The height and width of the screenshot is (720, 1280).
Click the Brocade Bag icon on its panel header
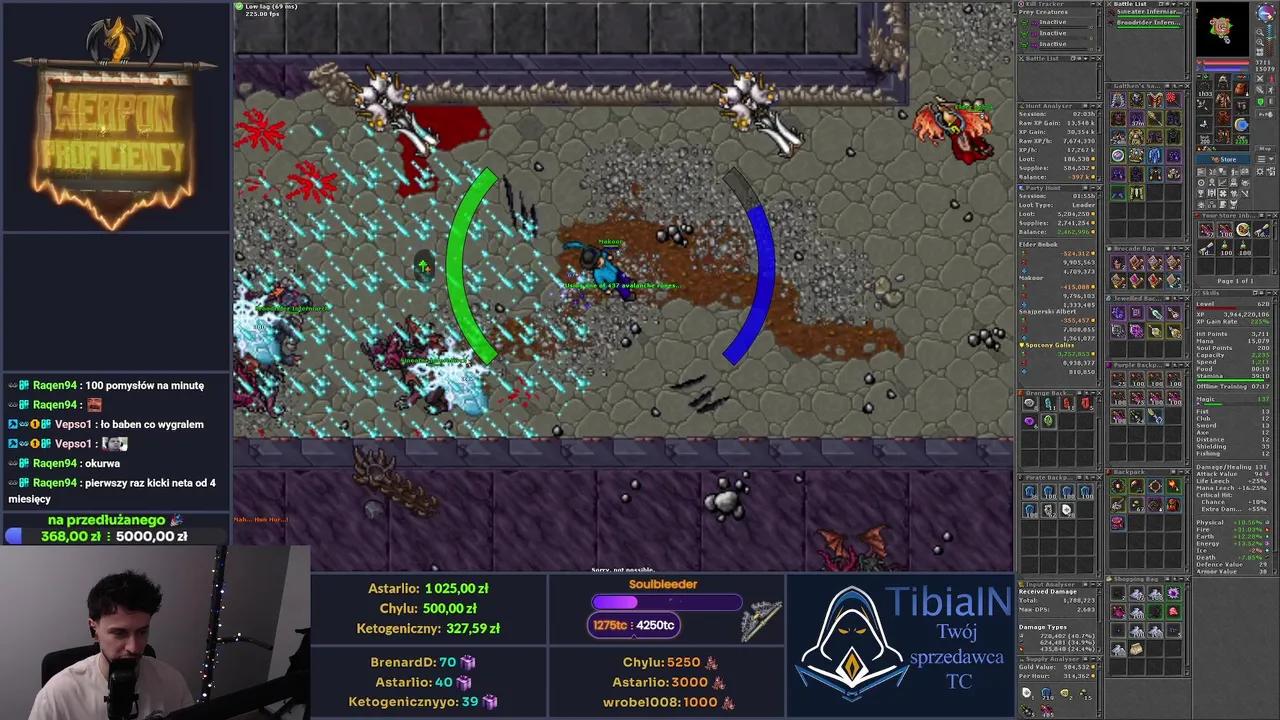(1109, 248)
